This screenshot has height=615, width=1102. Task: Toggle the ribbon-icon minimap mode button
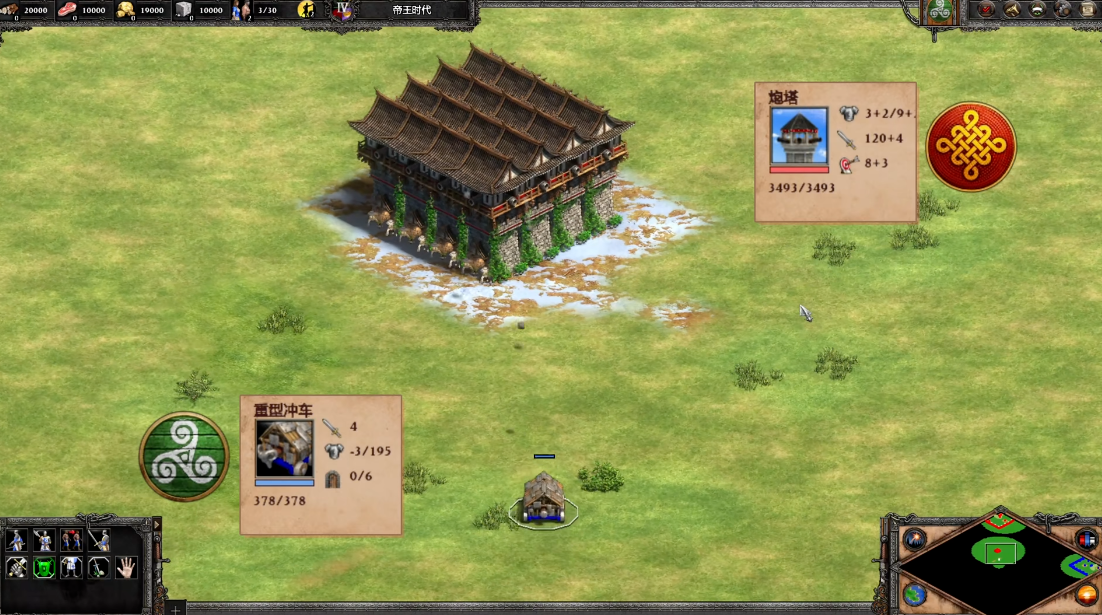[1086, 539]
